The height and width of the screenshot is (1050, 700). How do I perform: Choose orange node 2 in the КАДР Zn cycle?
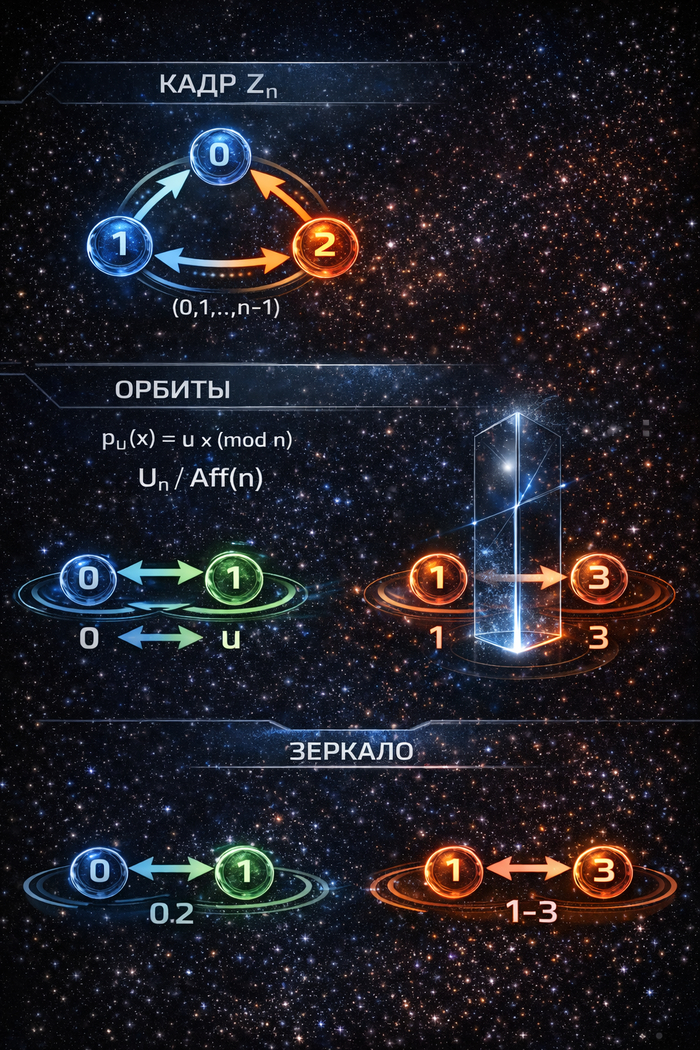pos(324,245)
